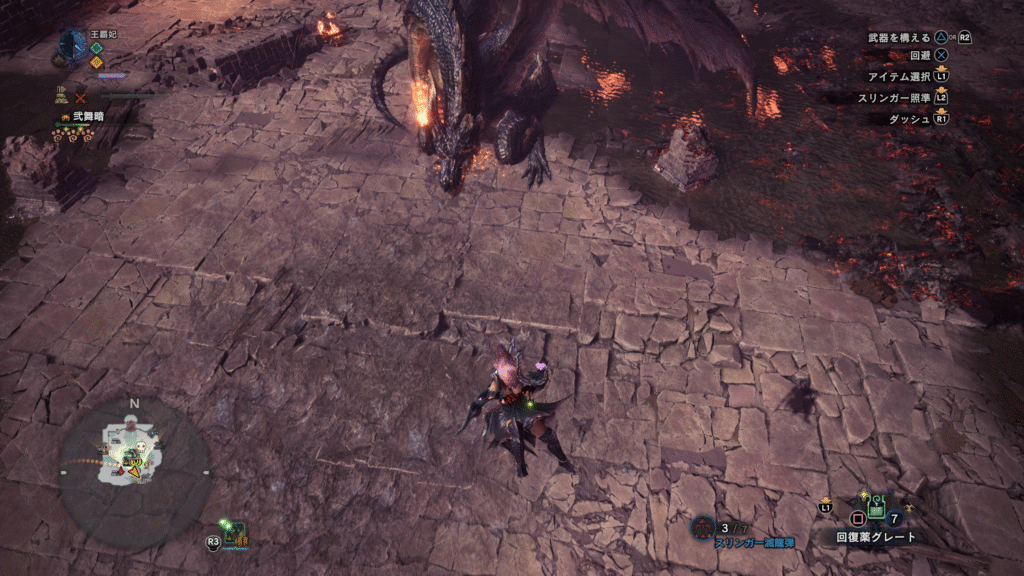Click the Palico 弐舞暗 name entry
Image resolution: width=1024 pixels, height=576 pixels.
pyautogui.click(x=87, y=116)
